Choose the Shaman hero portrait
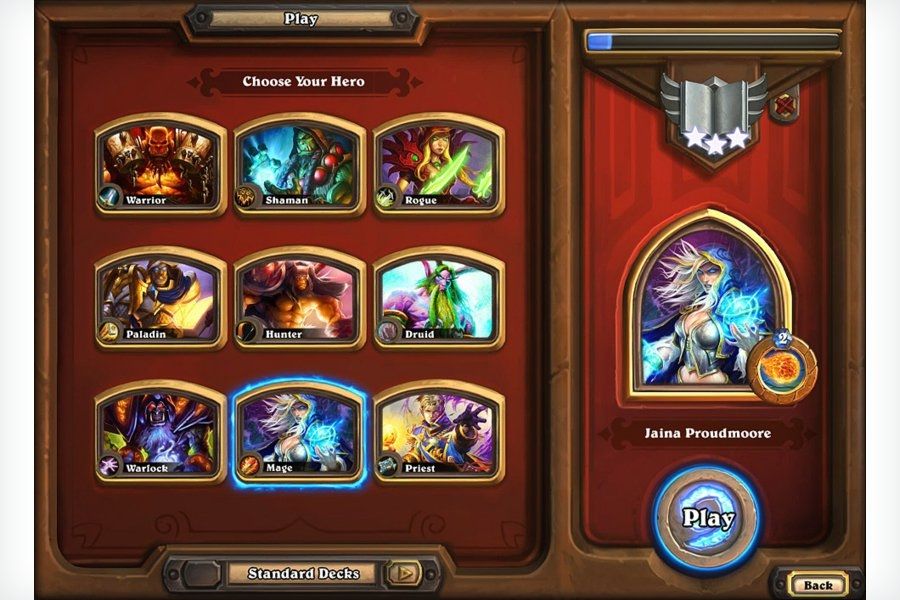 pos(299,164)
